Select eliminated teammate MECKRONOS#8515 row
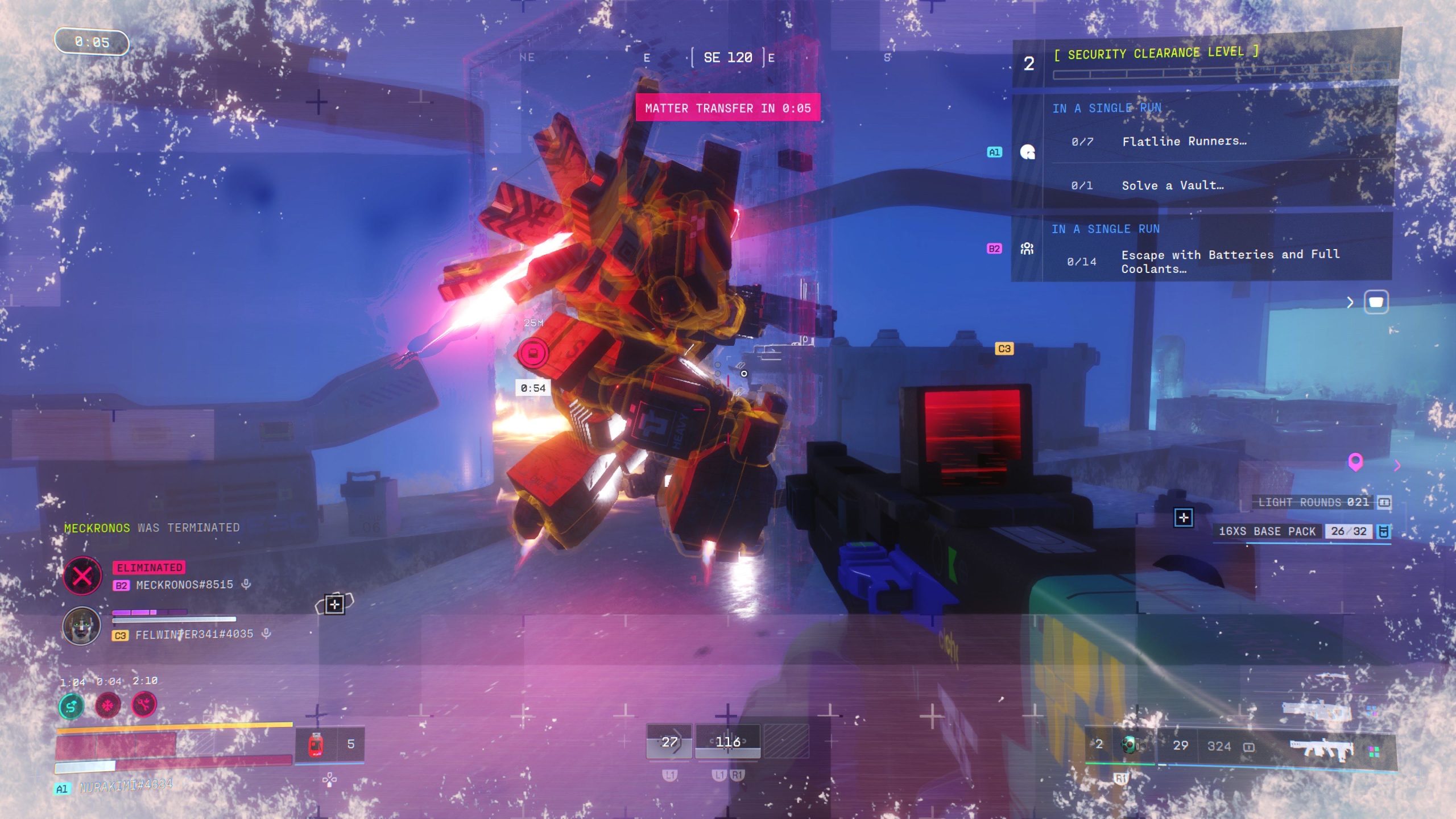The height and width of the screenshot is (819, 1456). pos(184,585)
